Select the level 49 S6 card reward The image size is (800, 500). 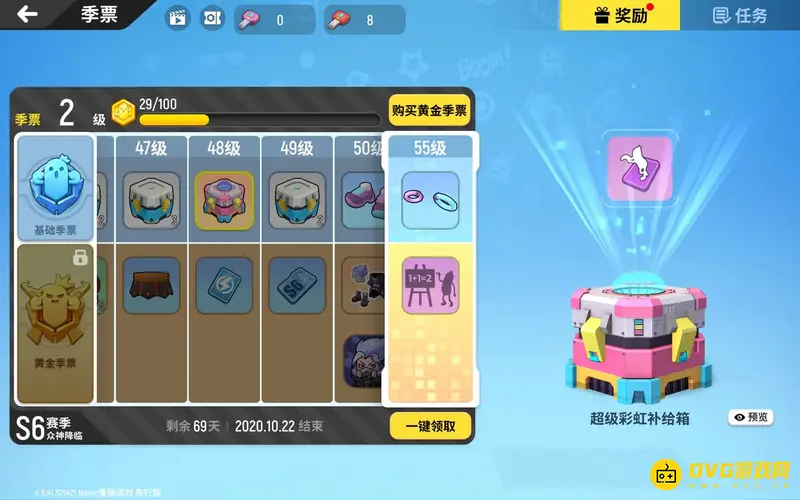(297, 284)
